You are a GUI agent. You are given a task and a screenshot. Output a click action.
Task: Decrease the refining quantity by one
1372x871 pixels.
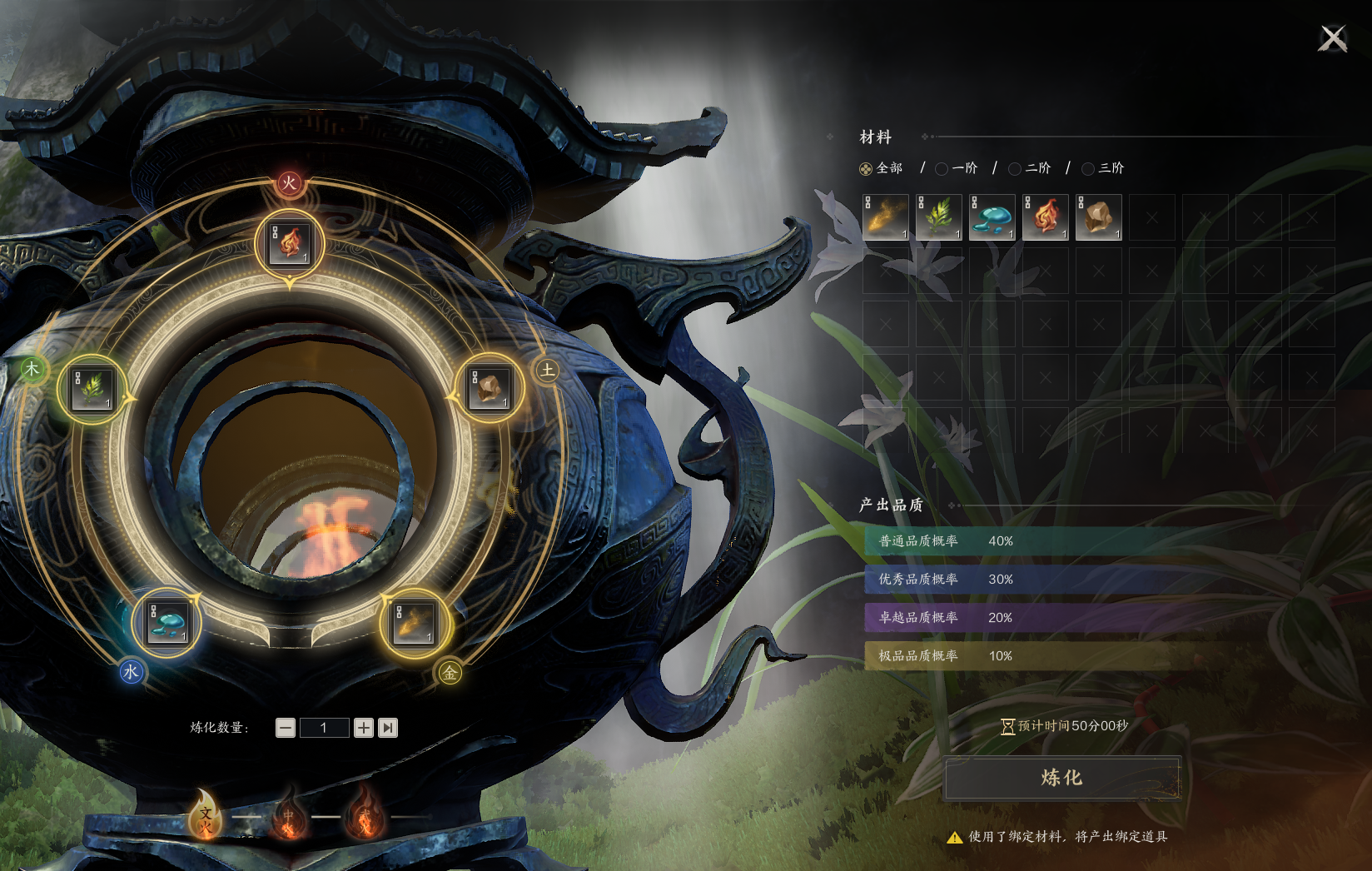pyautogui.click(x=286, y=728)
